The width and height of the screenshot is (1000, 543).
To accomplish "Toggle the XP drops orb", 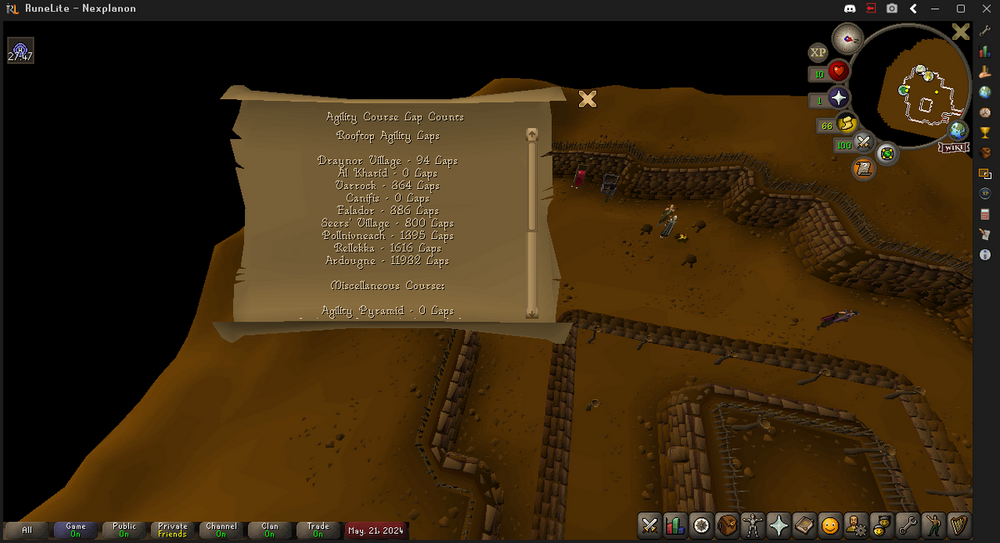I will tap(818, 52).
